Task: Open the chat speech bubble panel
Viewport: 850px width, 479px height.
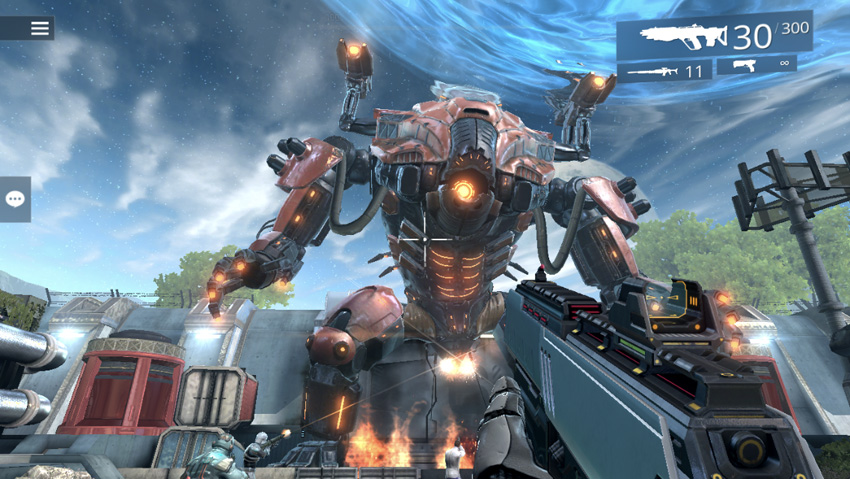Action: 15,199
